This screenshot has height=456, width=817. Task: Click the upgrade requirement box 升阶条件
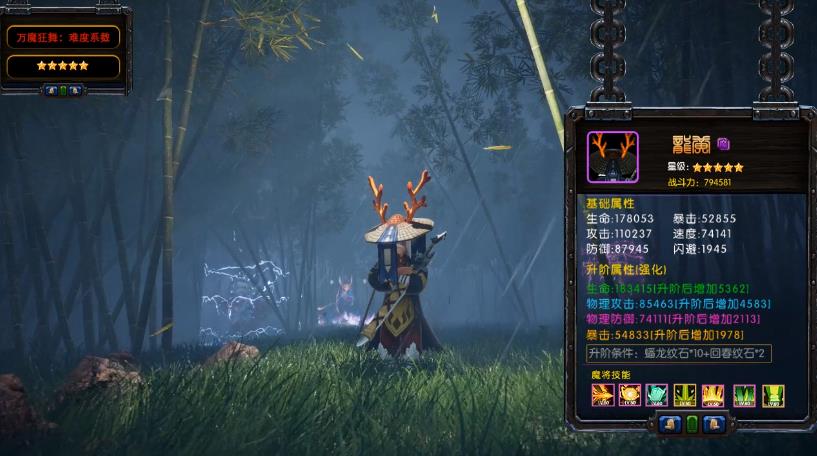click(x=679, y=354)
